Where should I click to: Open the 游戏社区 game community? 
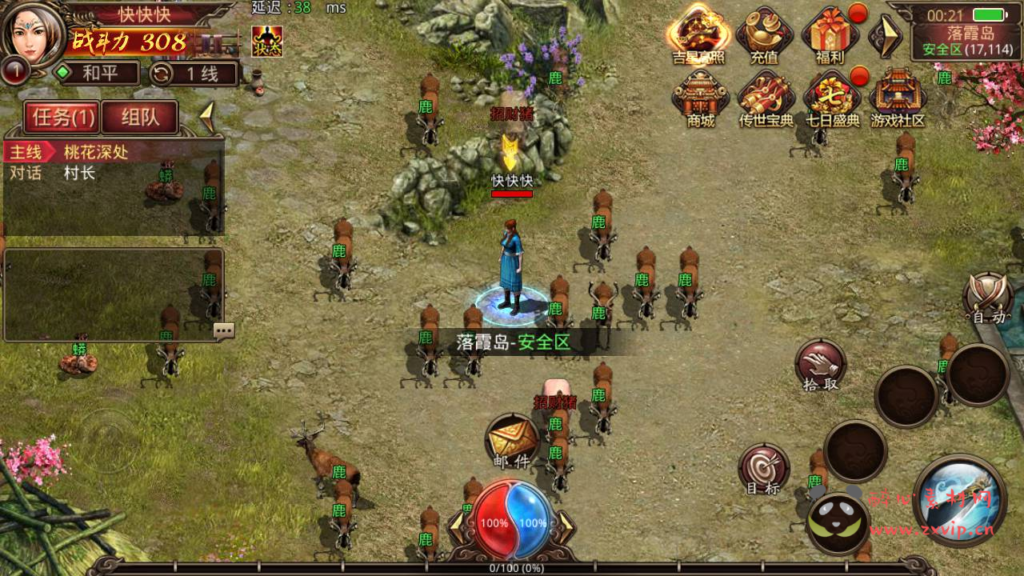pos(897,98)
